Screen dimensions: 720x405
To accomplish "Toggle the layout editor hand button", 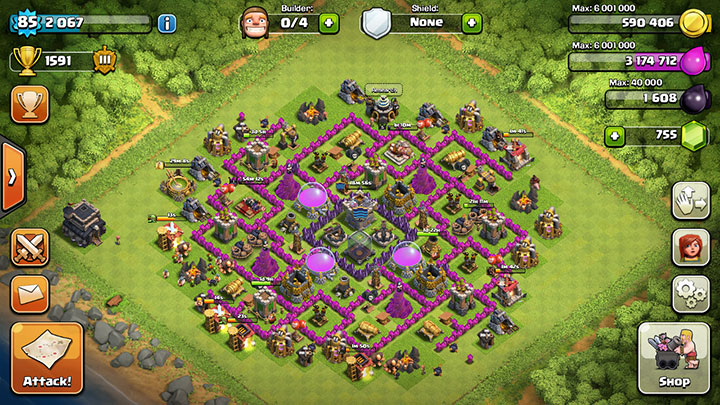I will click(689, 200).
